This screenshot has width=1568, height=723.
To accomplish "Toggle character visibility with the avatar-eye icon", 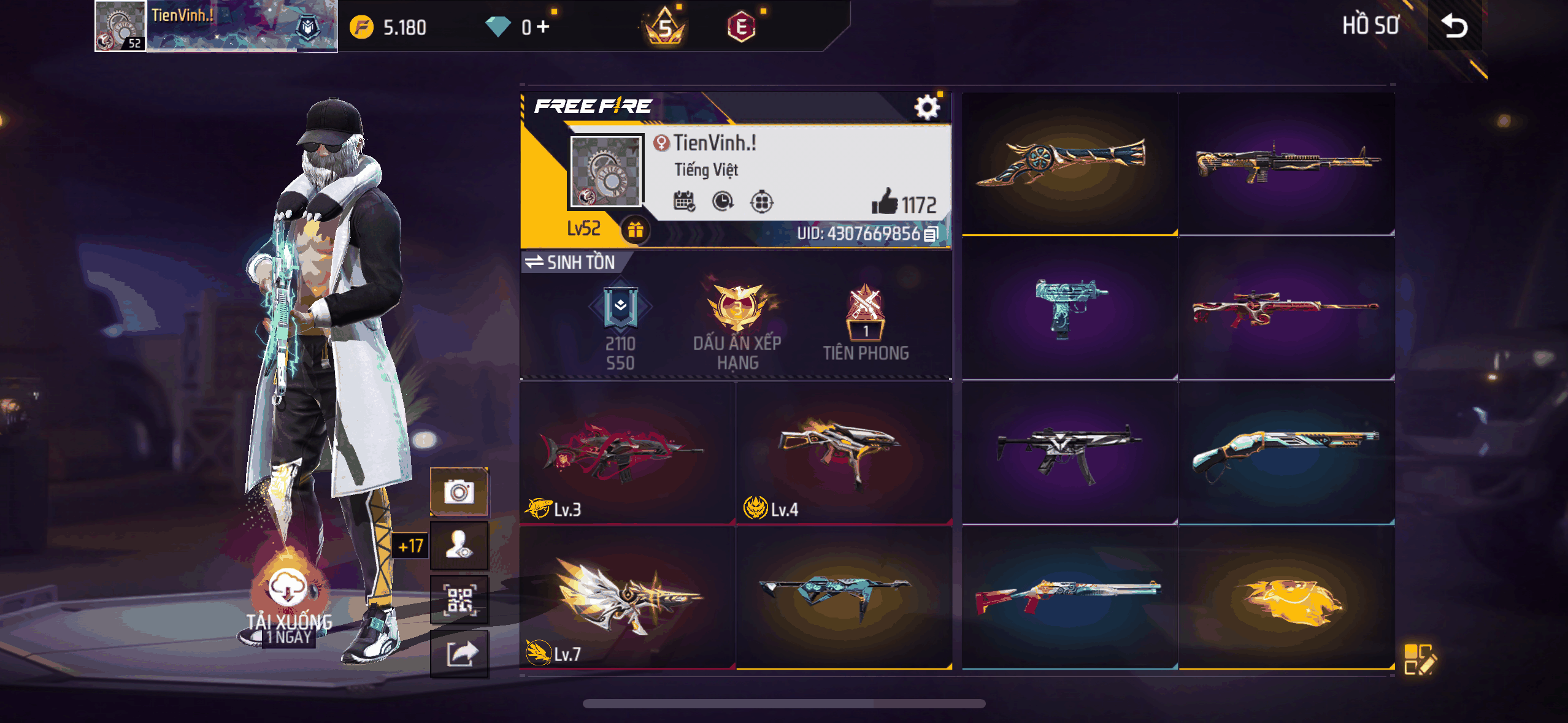I will click(460, 546).
